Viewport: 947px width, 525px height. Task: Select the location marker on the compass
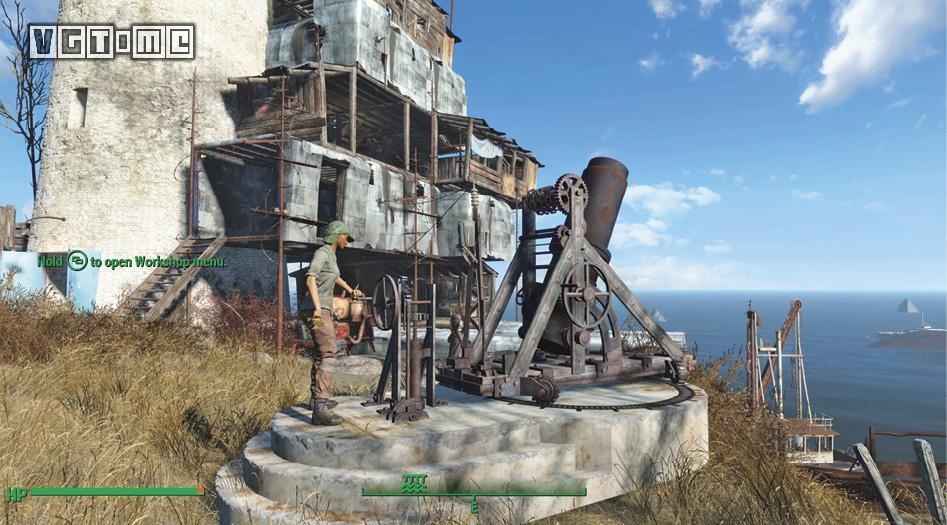(414, 484)
